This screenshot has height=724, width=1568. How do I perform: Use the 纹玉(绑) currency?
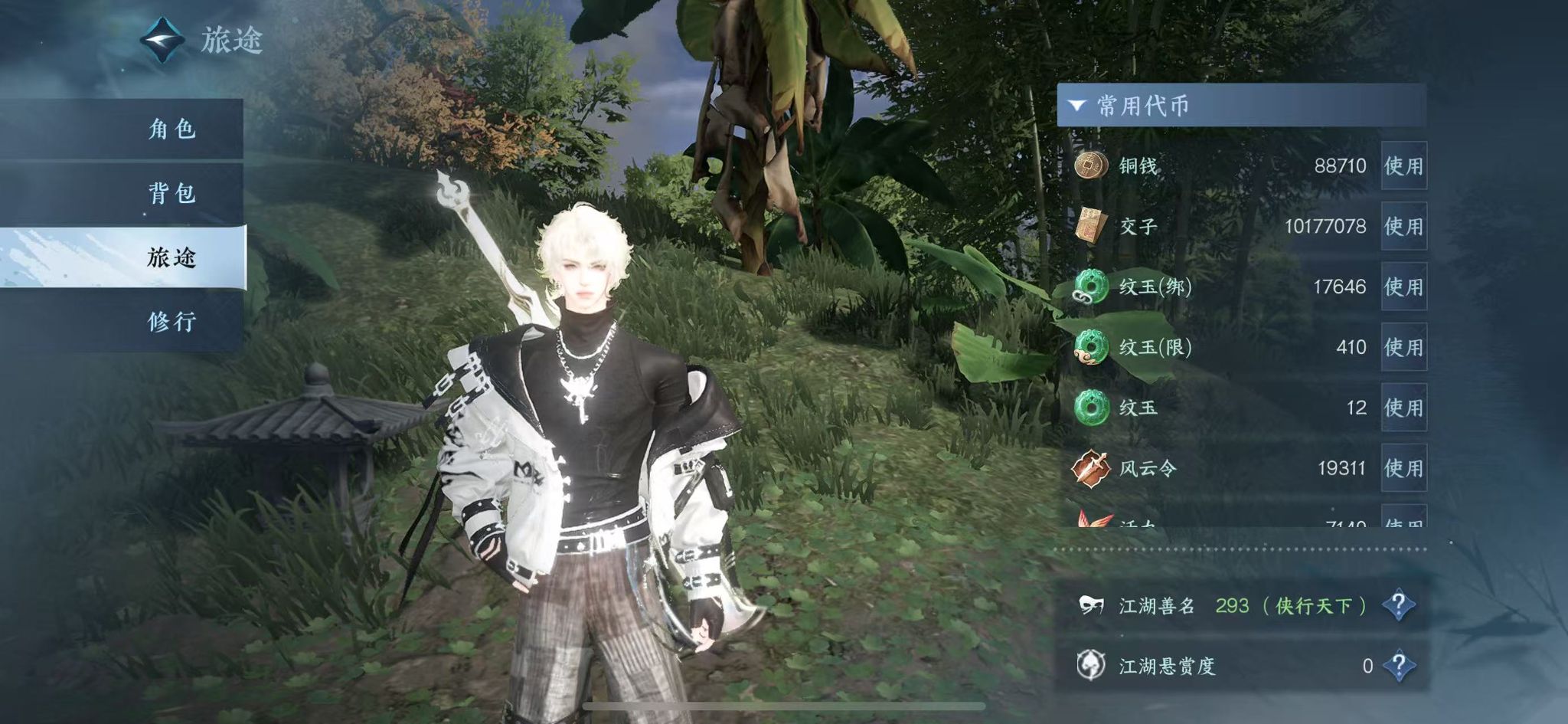coord(1403,287)
